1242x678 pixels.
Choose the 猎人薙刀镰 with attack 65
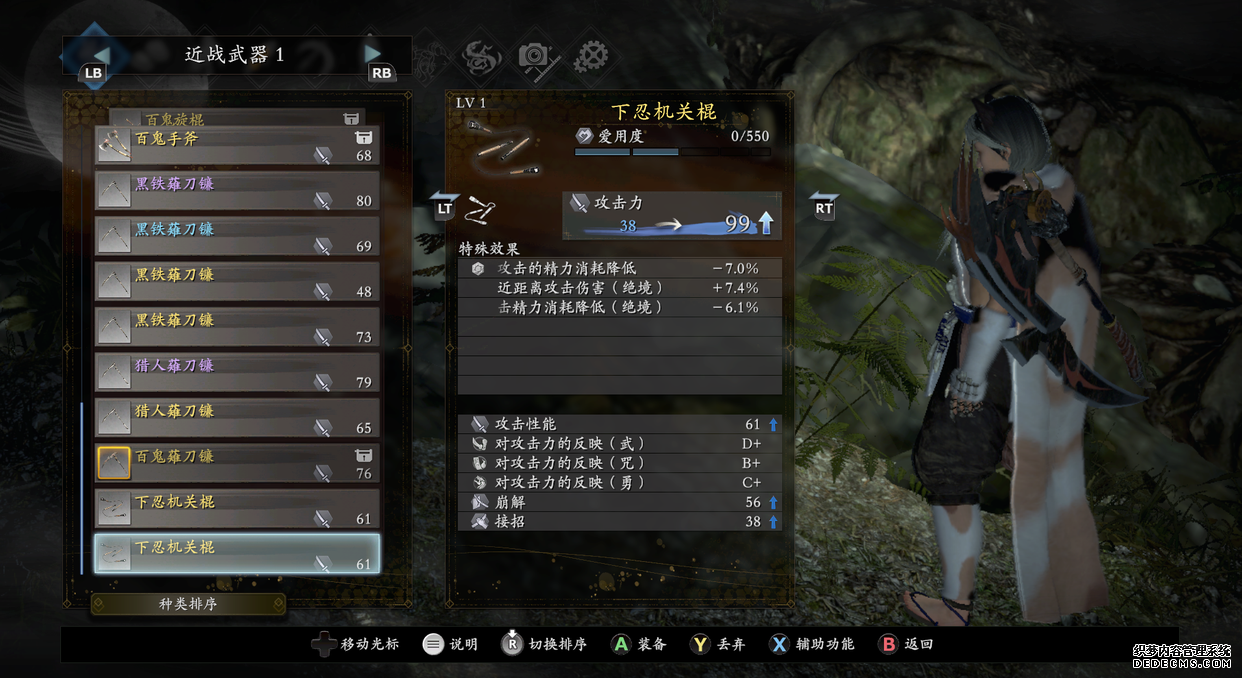(x=237, y=419)
